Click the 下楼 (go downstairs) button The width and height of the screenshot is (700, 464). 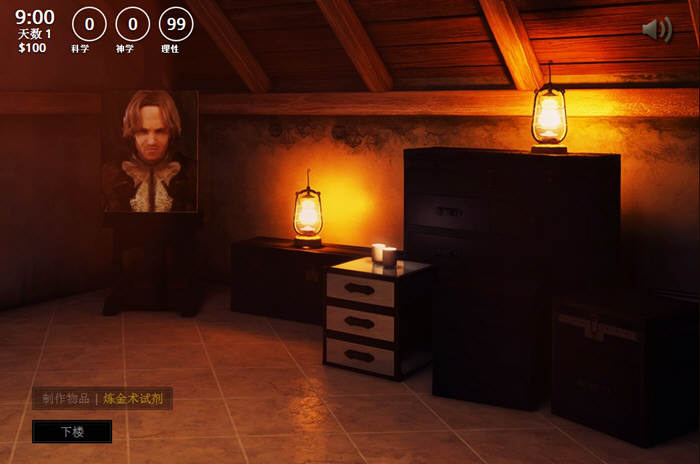72,432
